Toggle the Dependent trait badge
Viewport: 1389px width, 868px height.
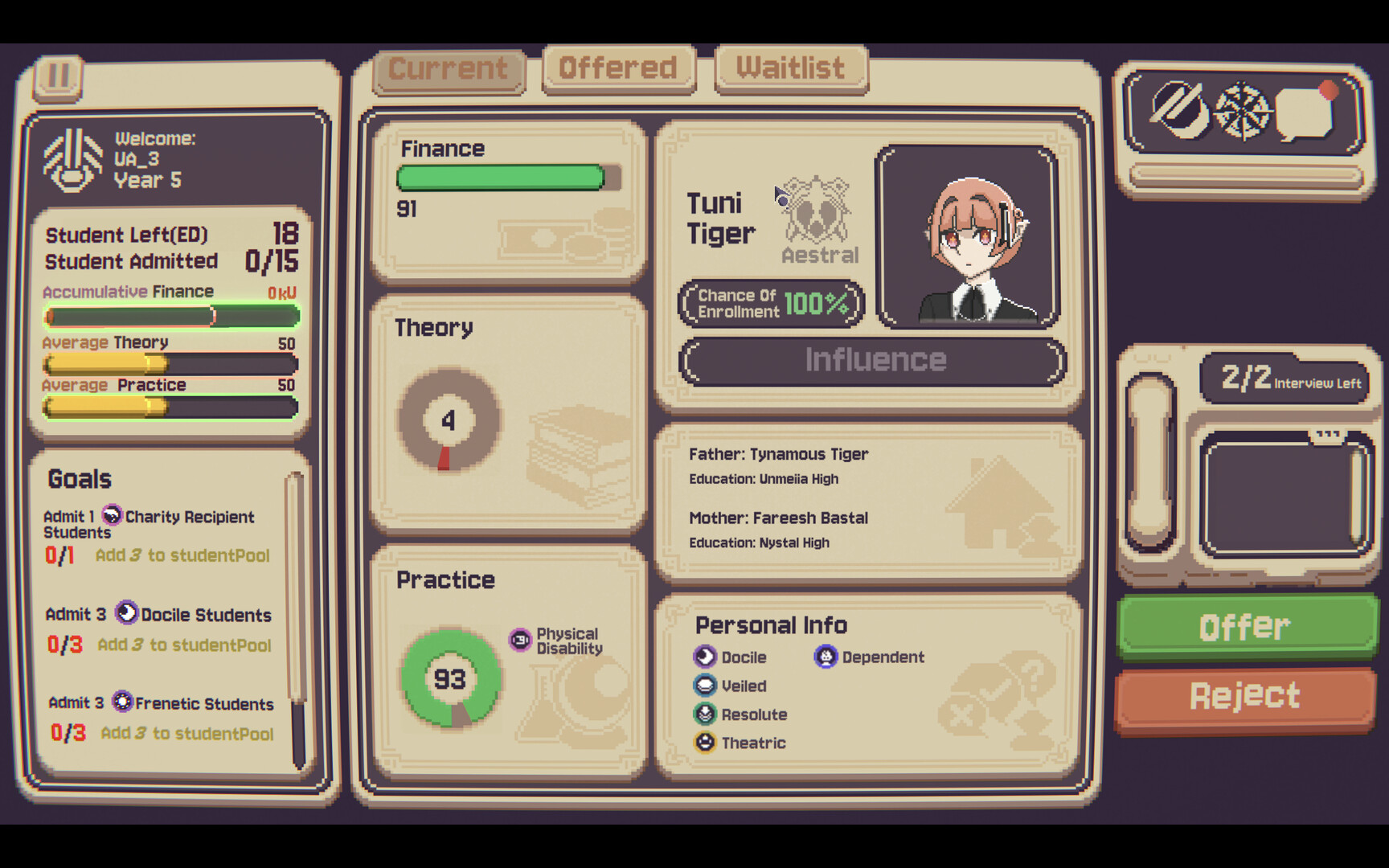pyautogui.click(x=825, y=657)
